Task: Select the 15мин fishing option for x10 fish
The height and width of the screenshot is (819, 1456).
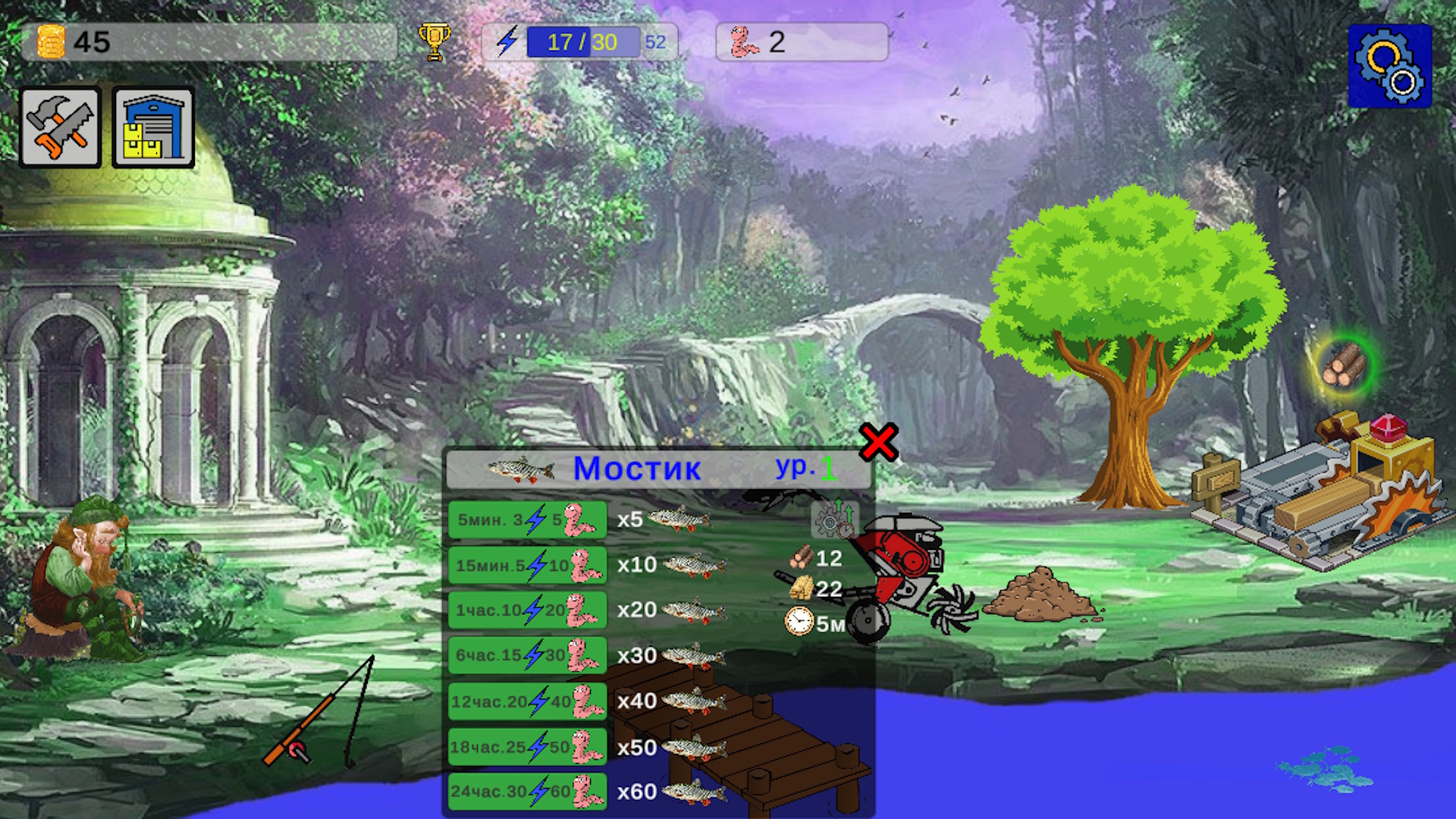Action: pos(526,565)
